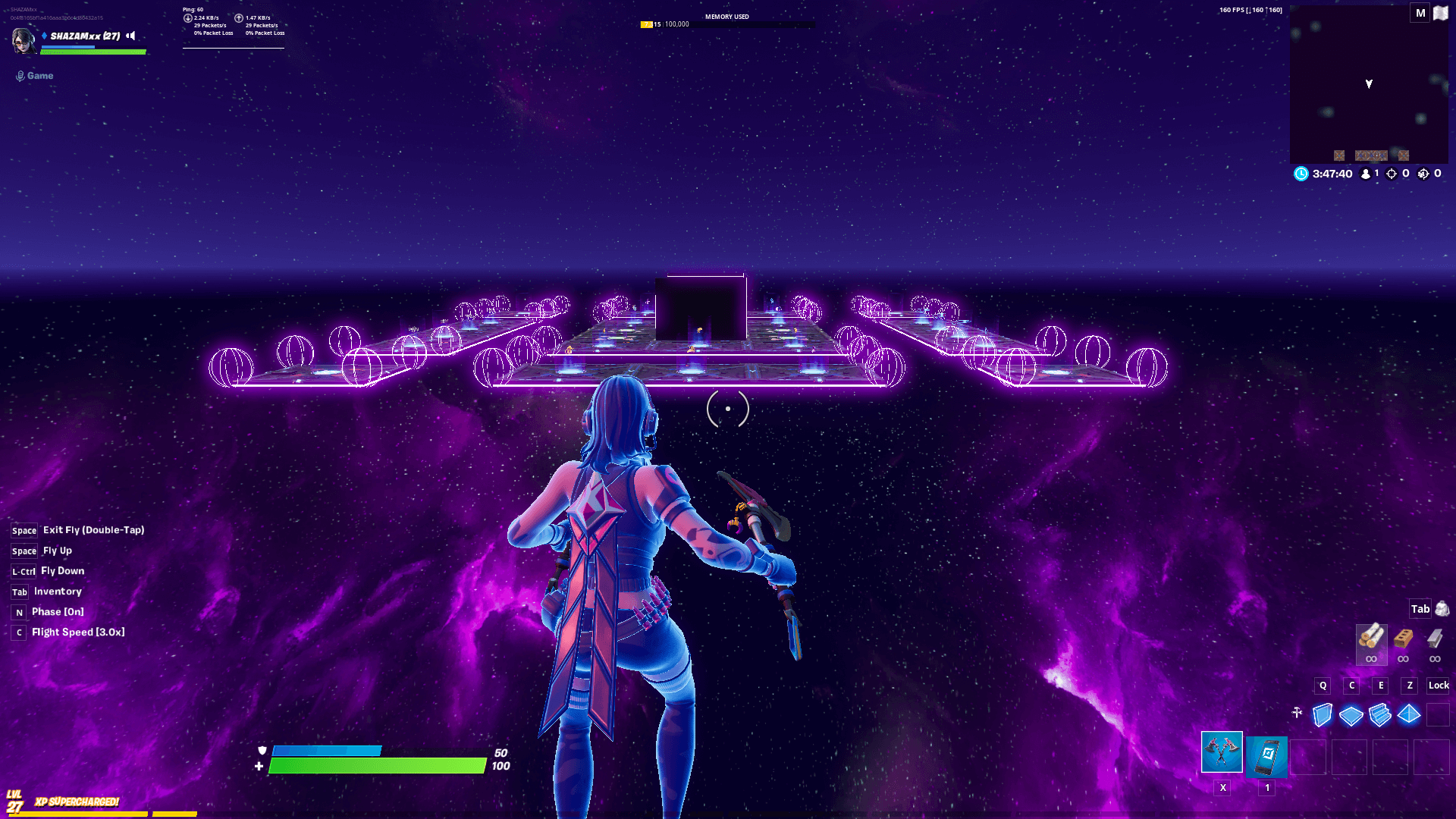Select the floor build piece bound to C

pos(1351,714)
